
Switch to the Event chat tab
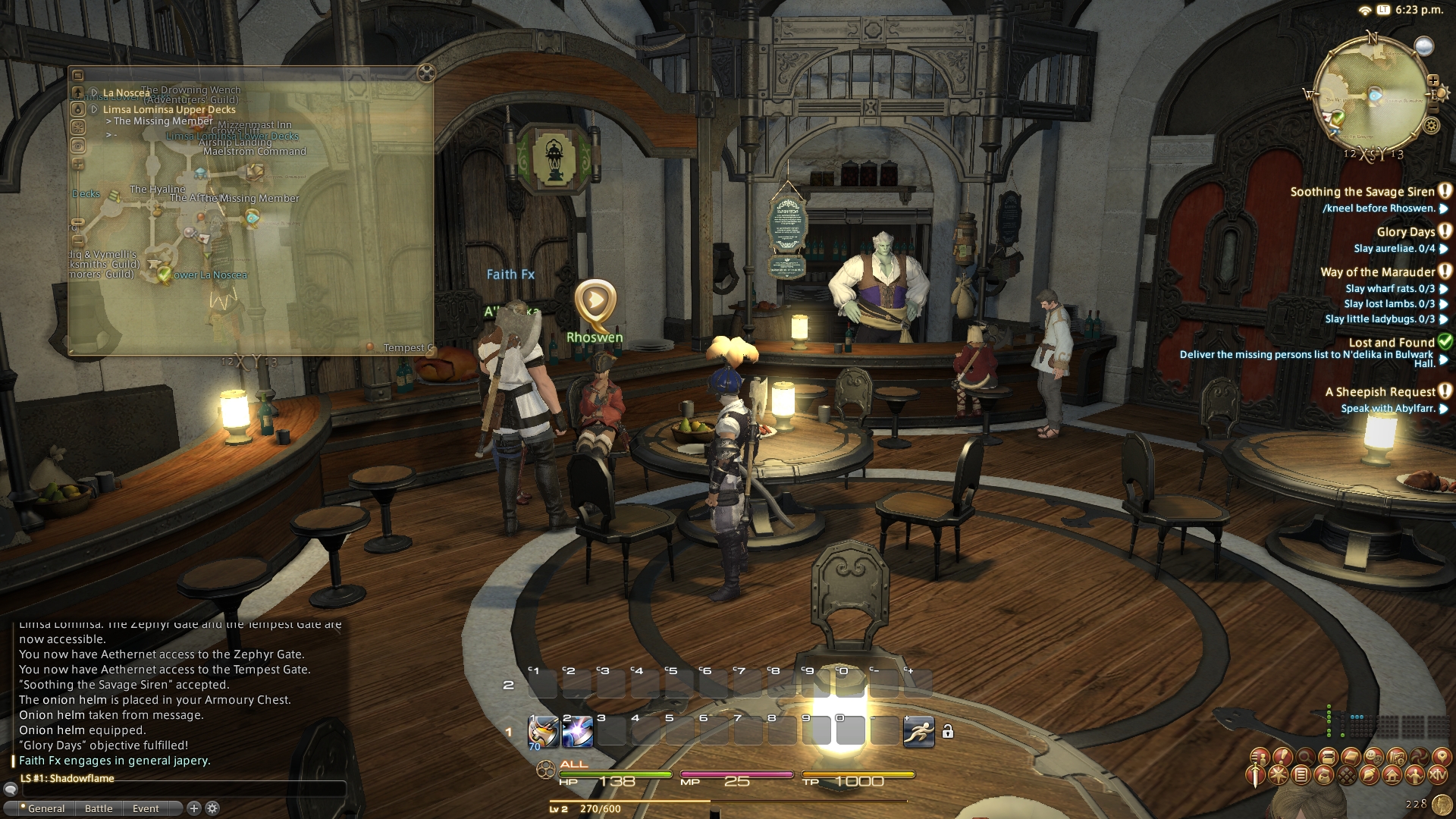(x=146, y=808)
